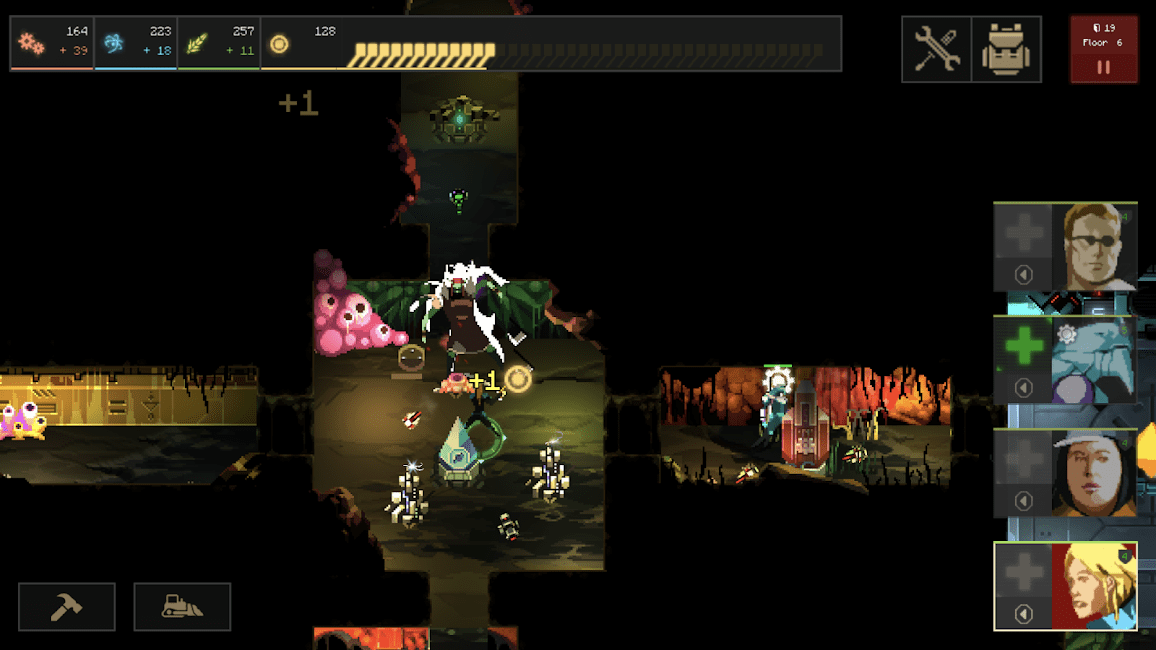Select the bulldozer demolish tool
Screen dimensions: 1156x650
point(182,607)
